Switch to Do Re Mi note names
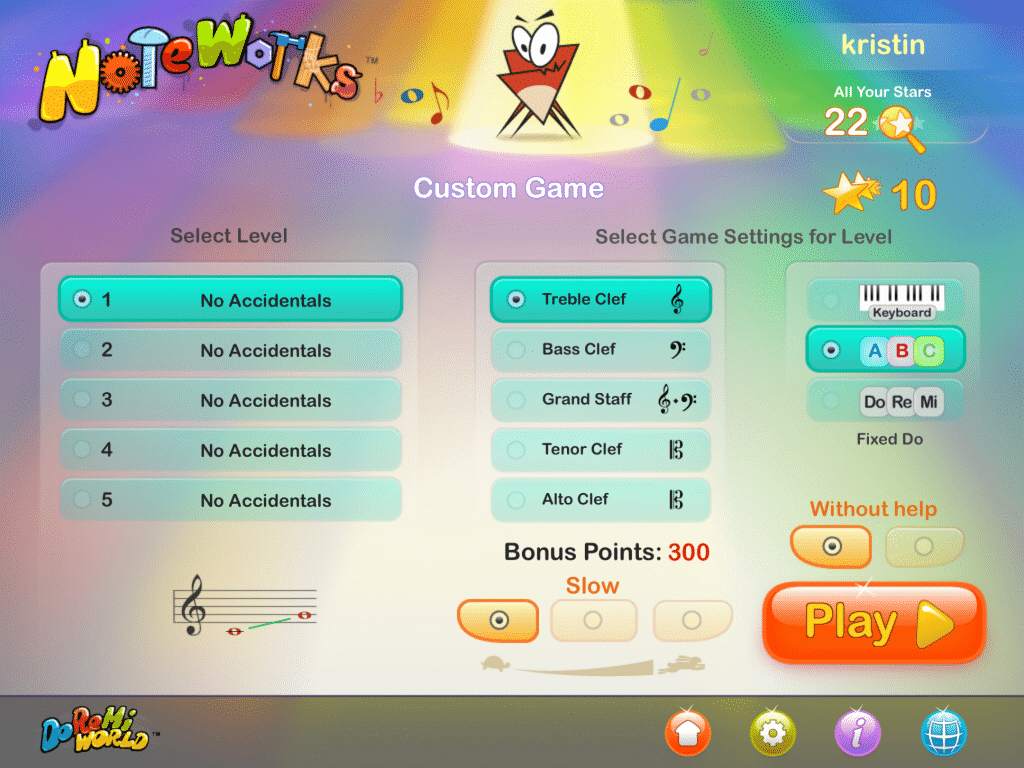This screenshot has width=1024, height=768. [886, 401]
